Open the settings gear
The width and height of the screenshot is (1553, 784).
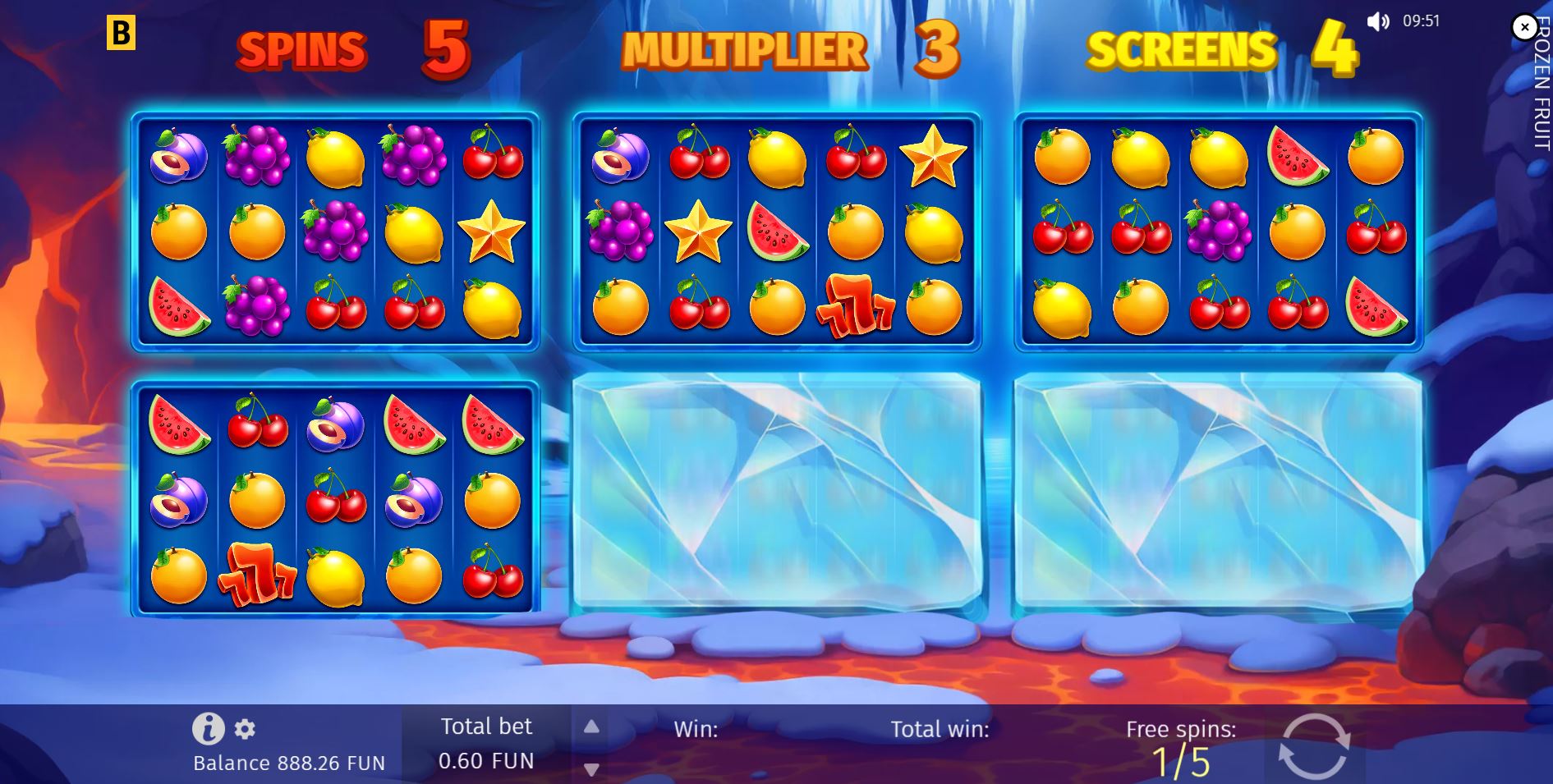[243, 728]
